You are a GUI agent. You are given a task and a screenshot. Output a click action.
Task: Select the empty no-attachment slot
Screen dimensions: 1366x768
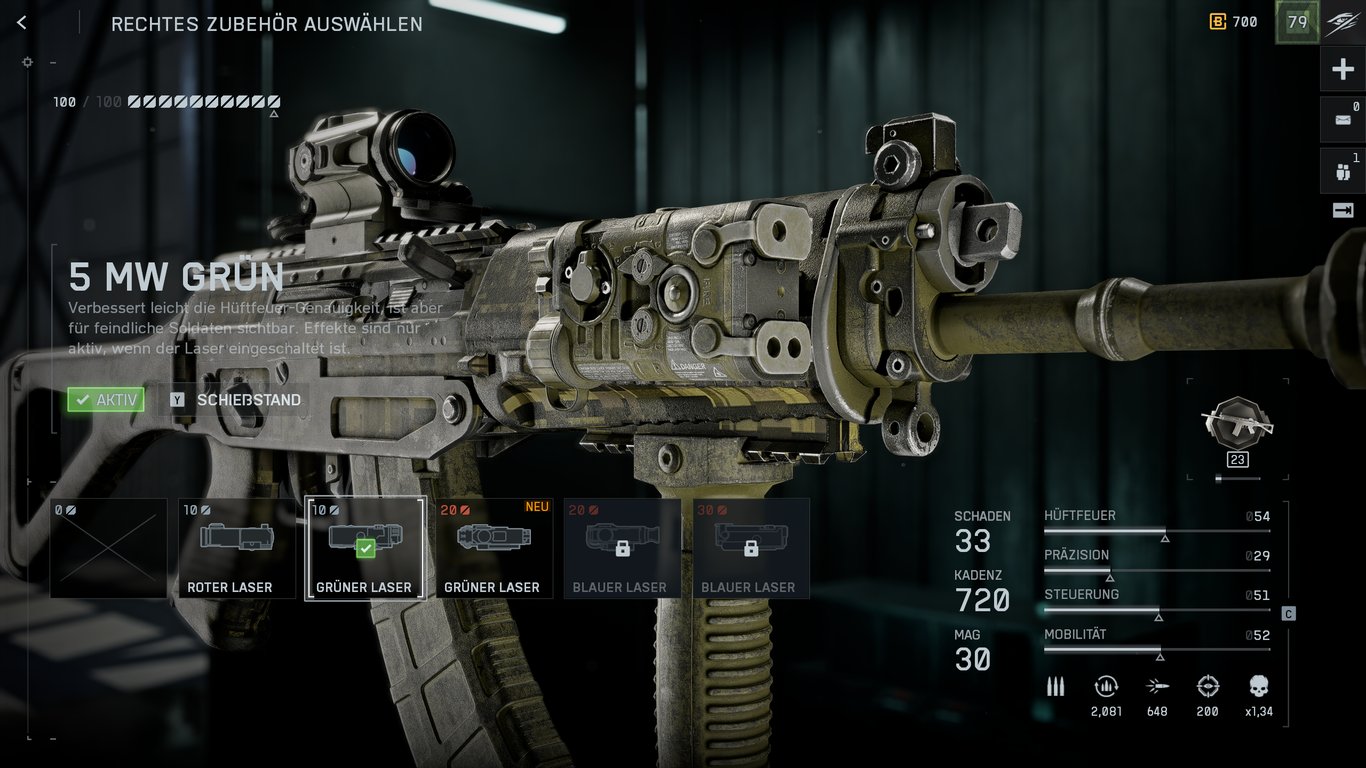pos(109,548)
